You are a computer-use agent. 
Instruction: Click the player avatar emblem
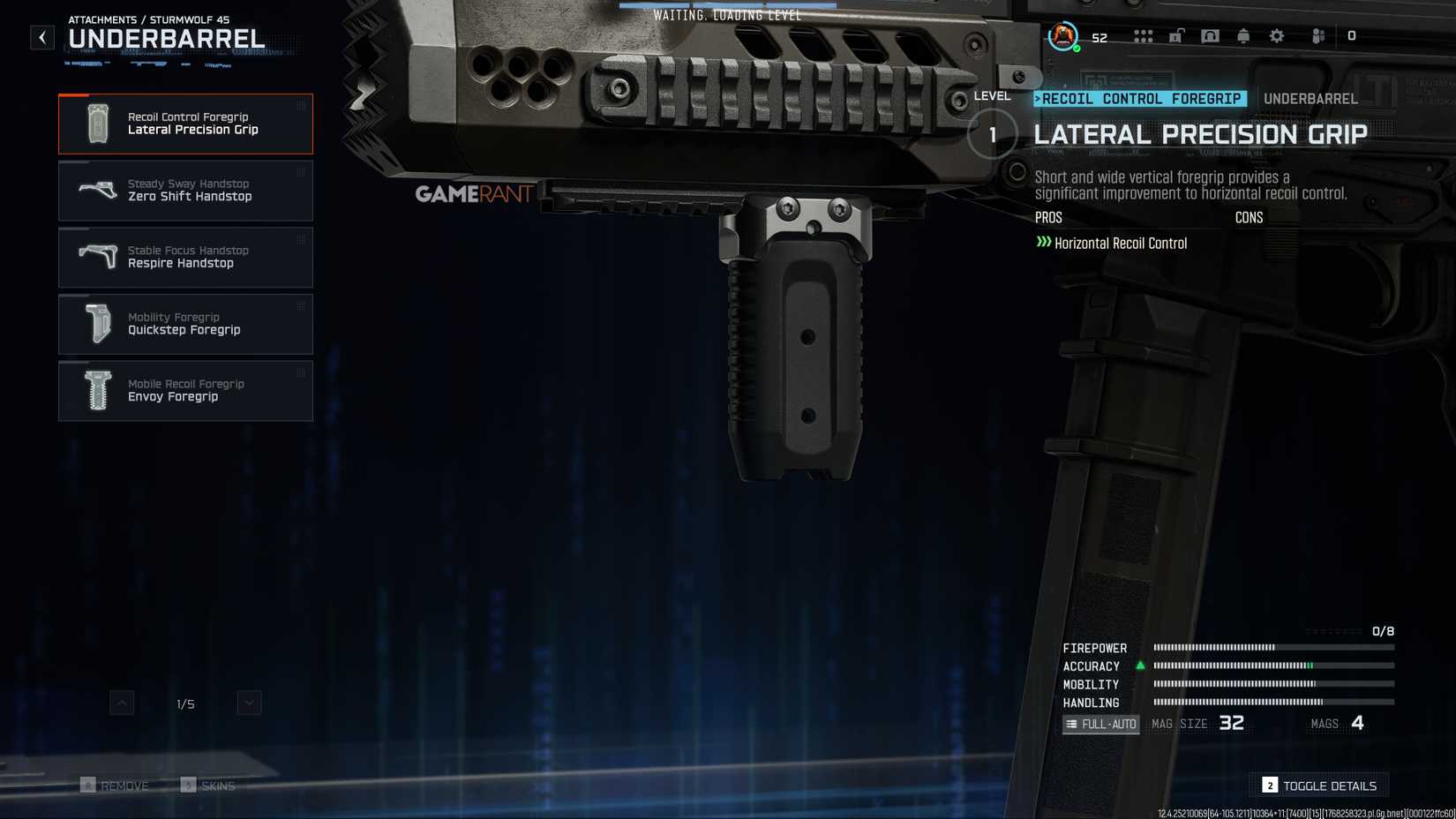1062,37
